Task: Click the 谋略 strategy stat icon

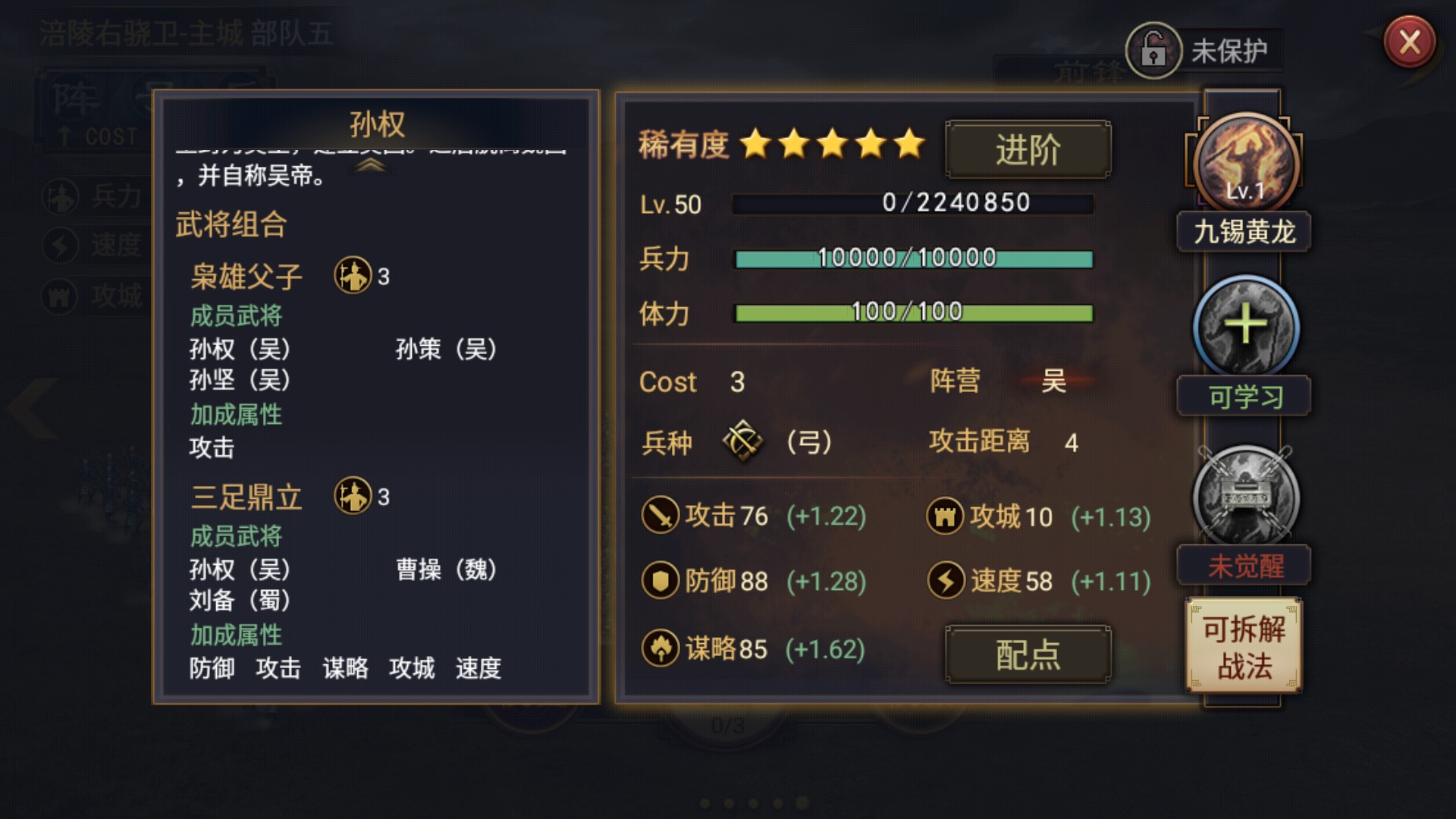Action: [x=662, y=648]
